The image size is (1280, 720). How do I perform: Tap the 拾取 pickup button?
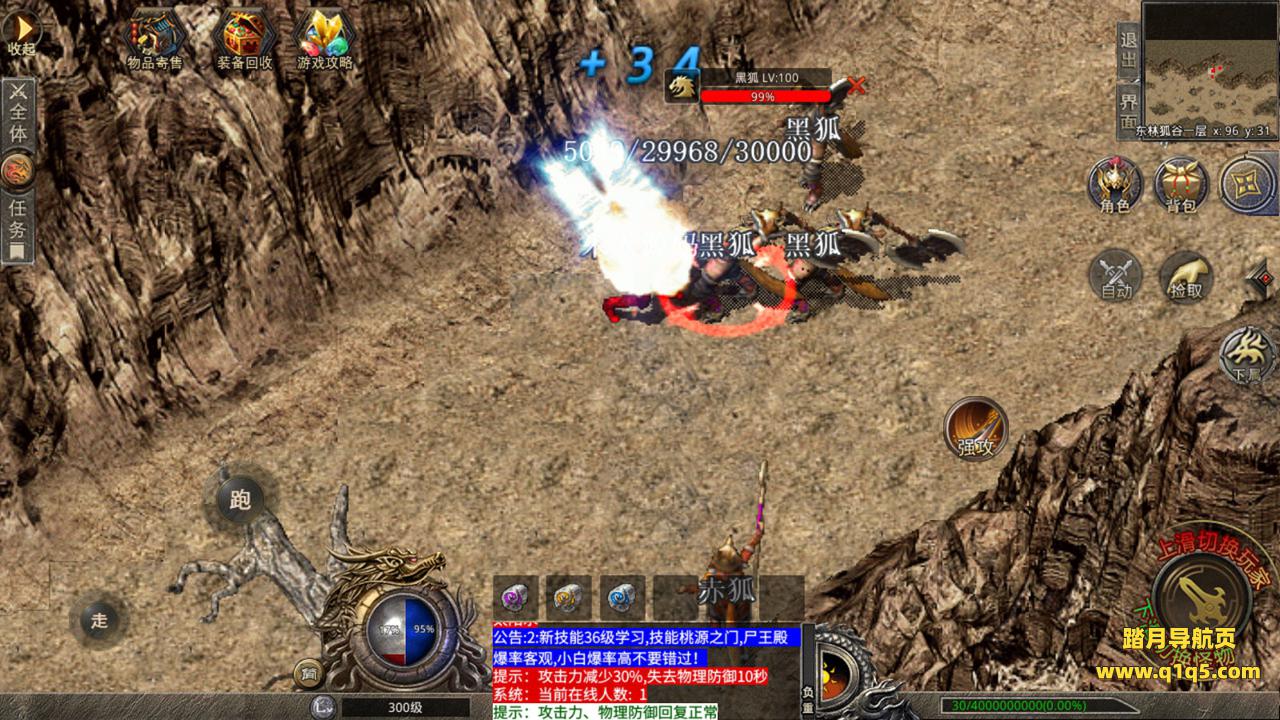1186,275
